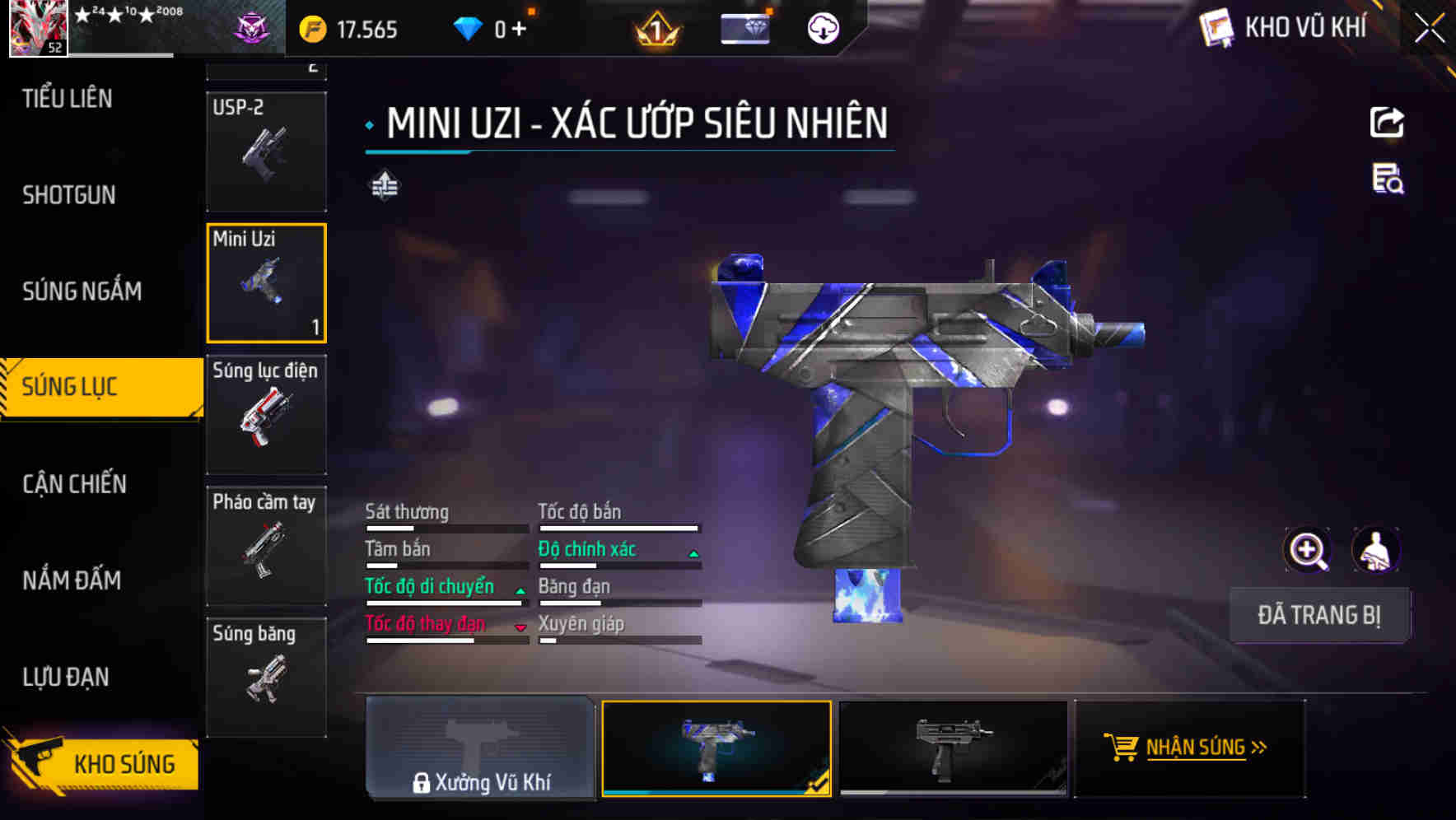Open the share icon for this weapon skin
Image resolution: width=1456 pixels, height=820 pixels.
click(x=1387, y=122)
